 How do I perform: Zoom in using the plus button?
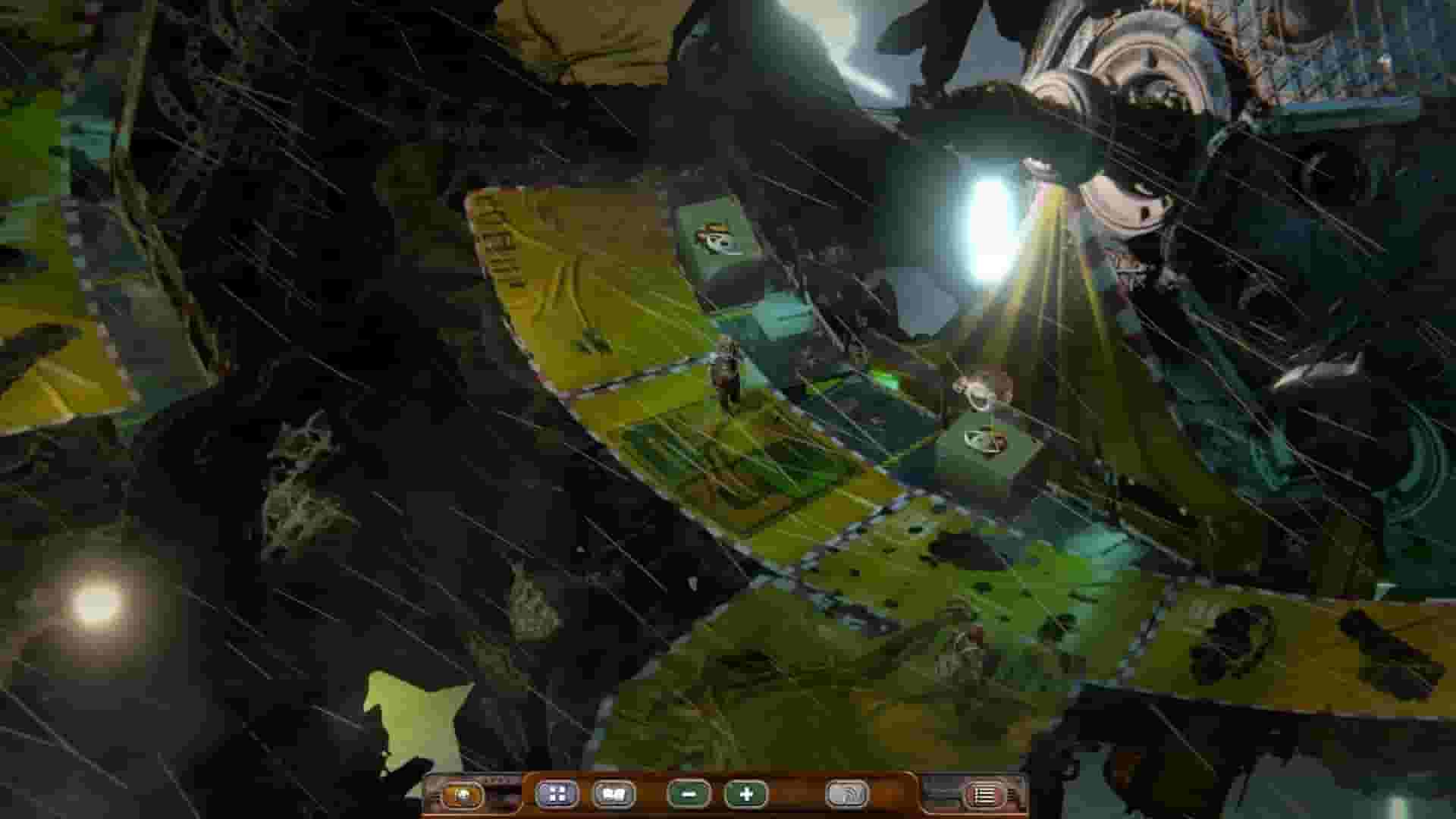(x=747, y=794)
